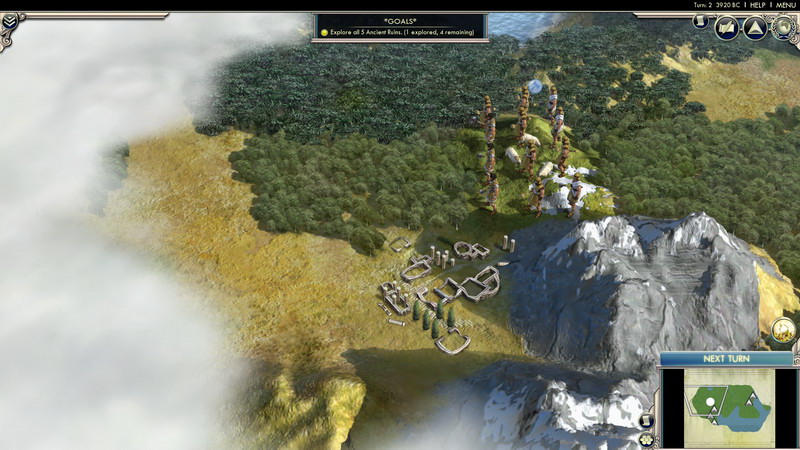Open the HELP link
Screen dimensions: 800x450
point(757,6)
